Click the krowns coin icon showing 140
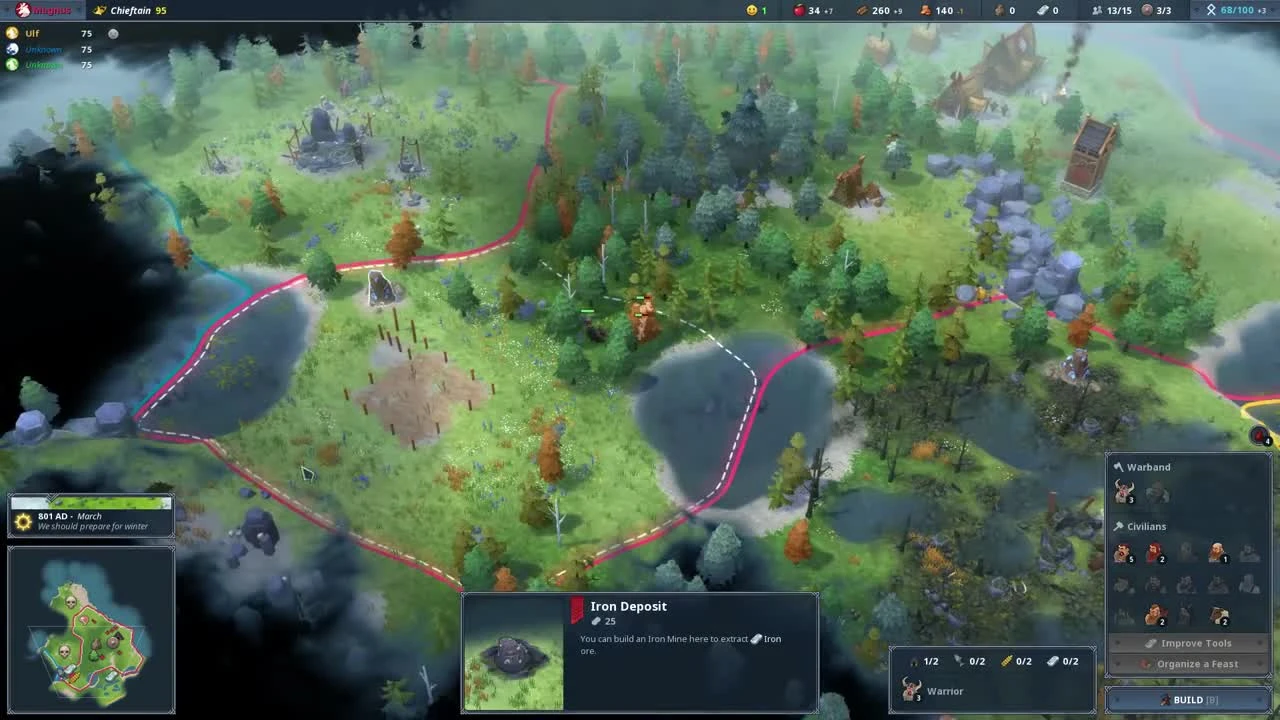 [x=926, y=10]
